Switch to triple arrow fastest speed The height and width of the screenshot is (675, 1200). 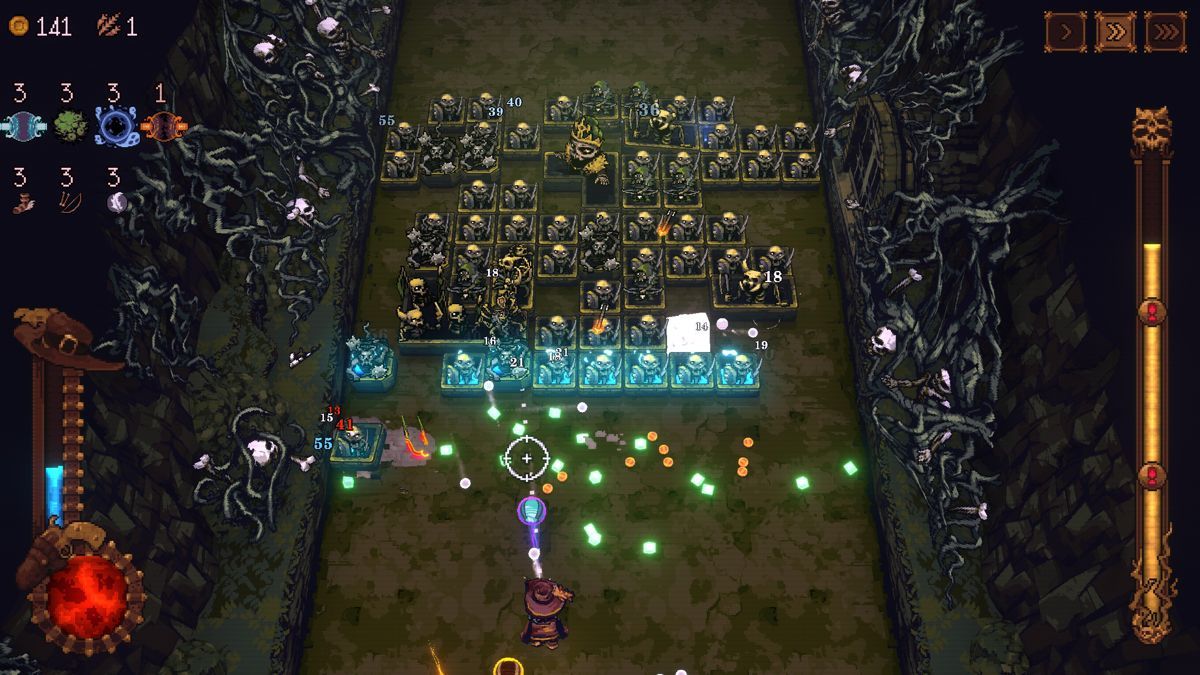(1165, 32)
